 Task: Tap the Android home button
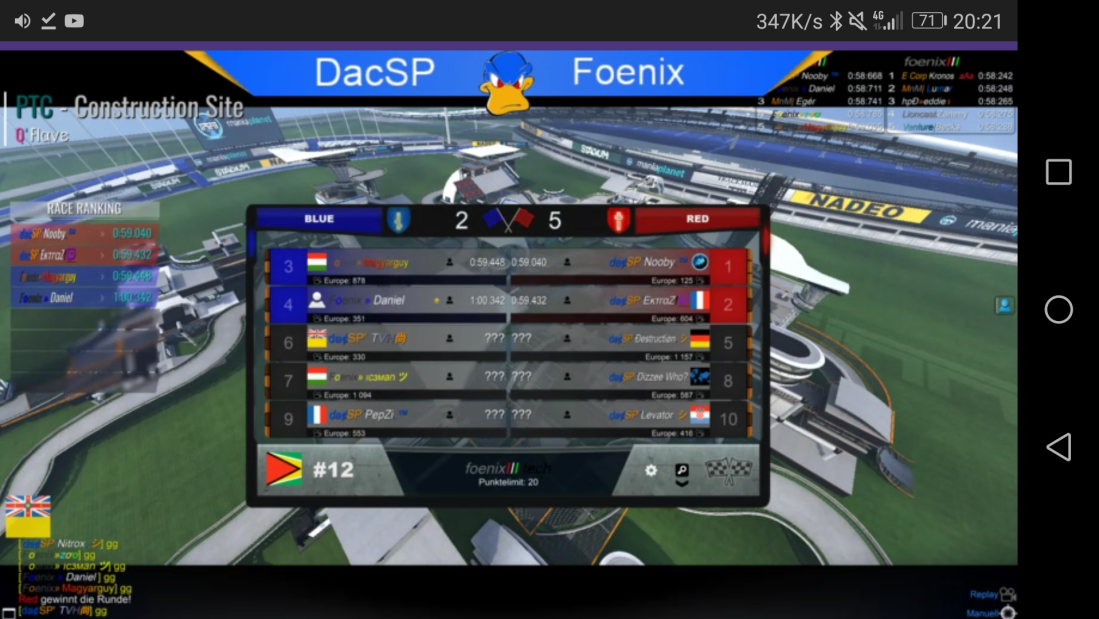click(x=1058, y=310)
